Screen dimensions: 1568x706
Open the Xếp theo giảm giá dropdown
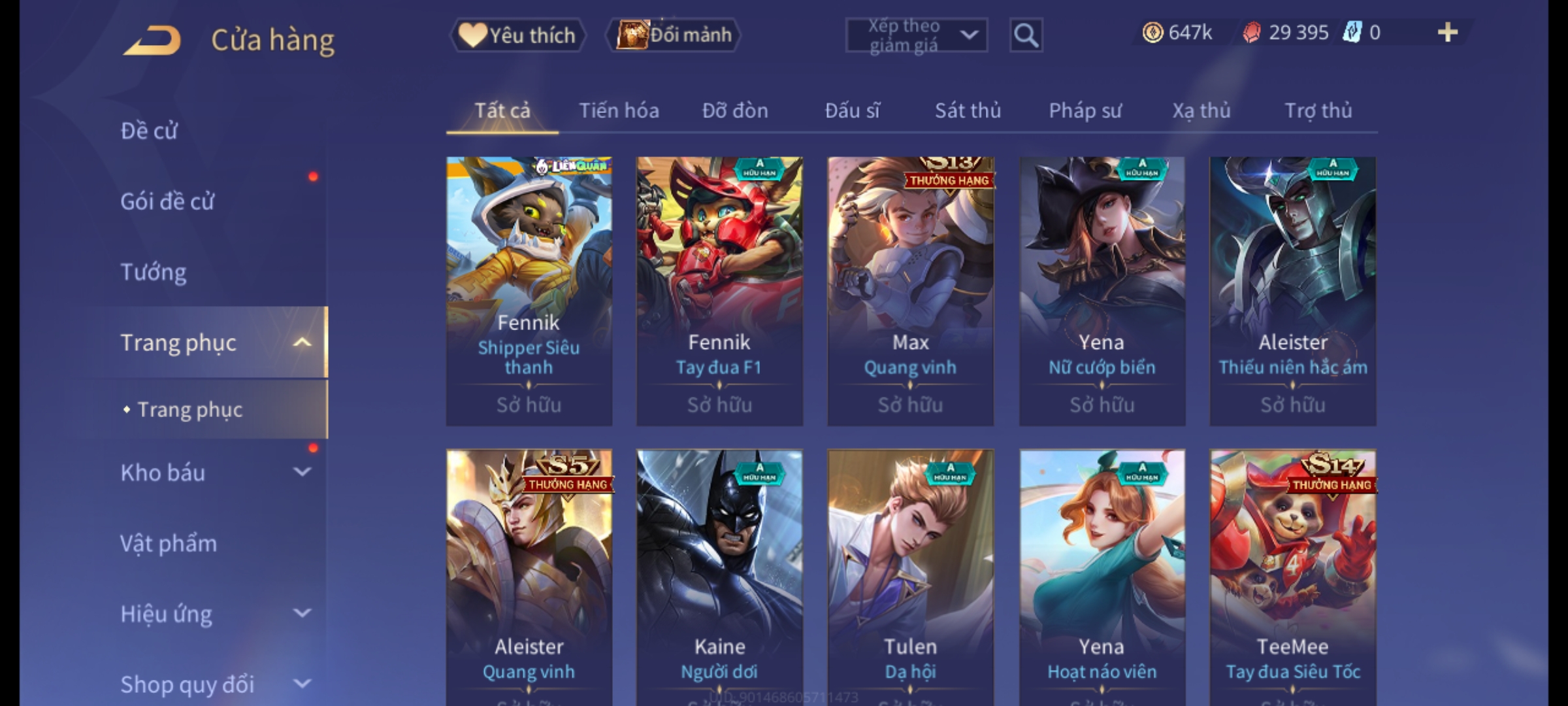point(916,35)
